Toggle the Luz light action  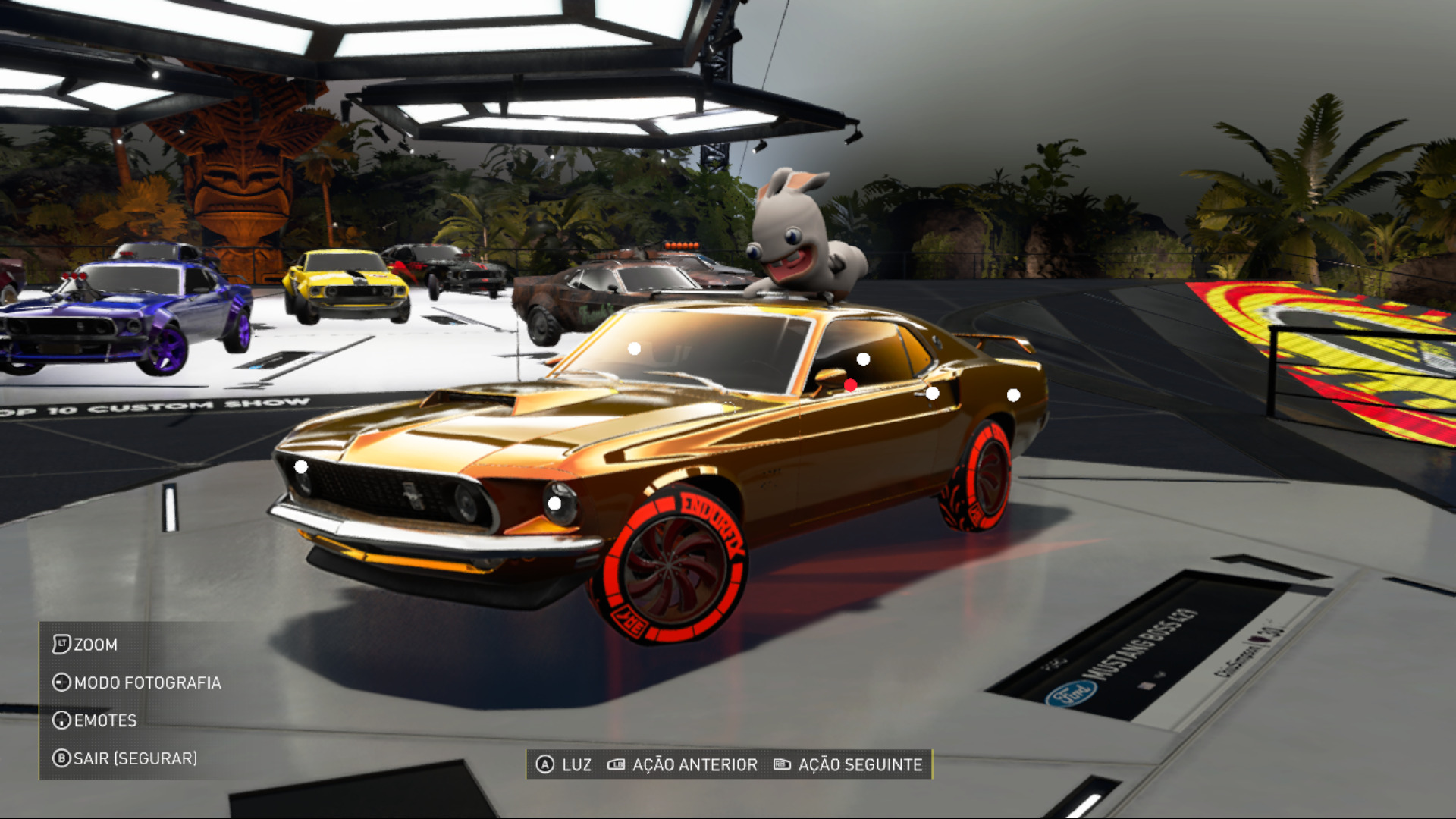pos(564,764)
